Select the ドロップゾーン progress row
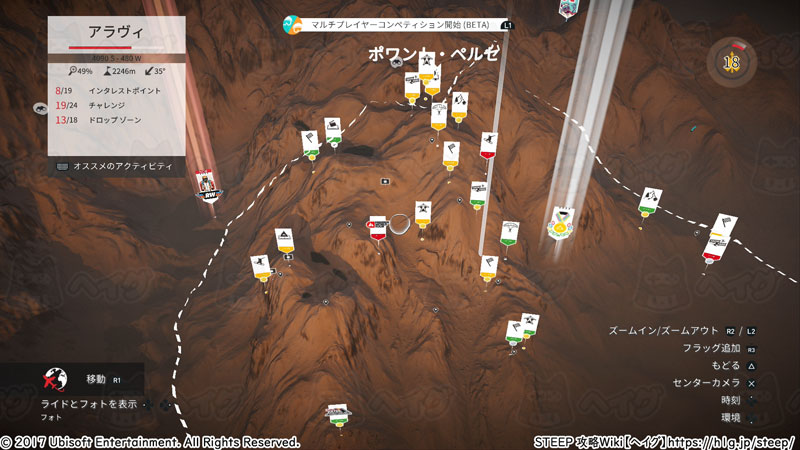800x450 pixels. coord(116,120)
